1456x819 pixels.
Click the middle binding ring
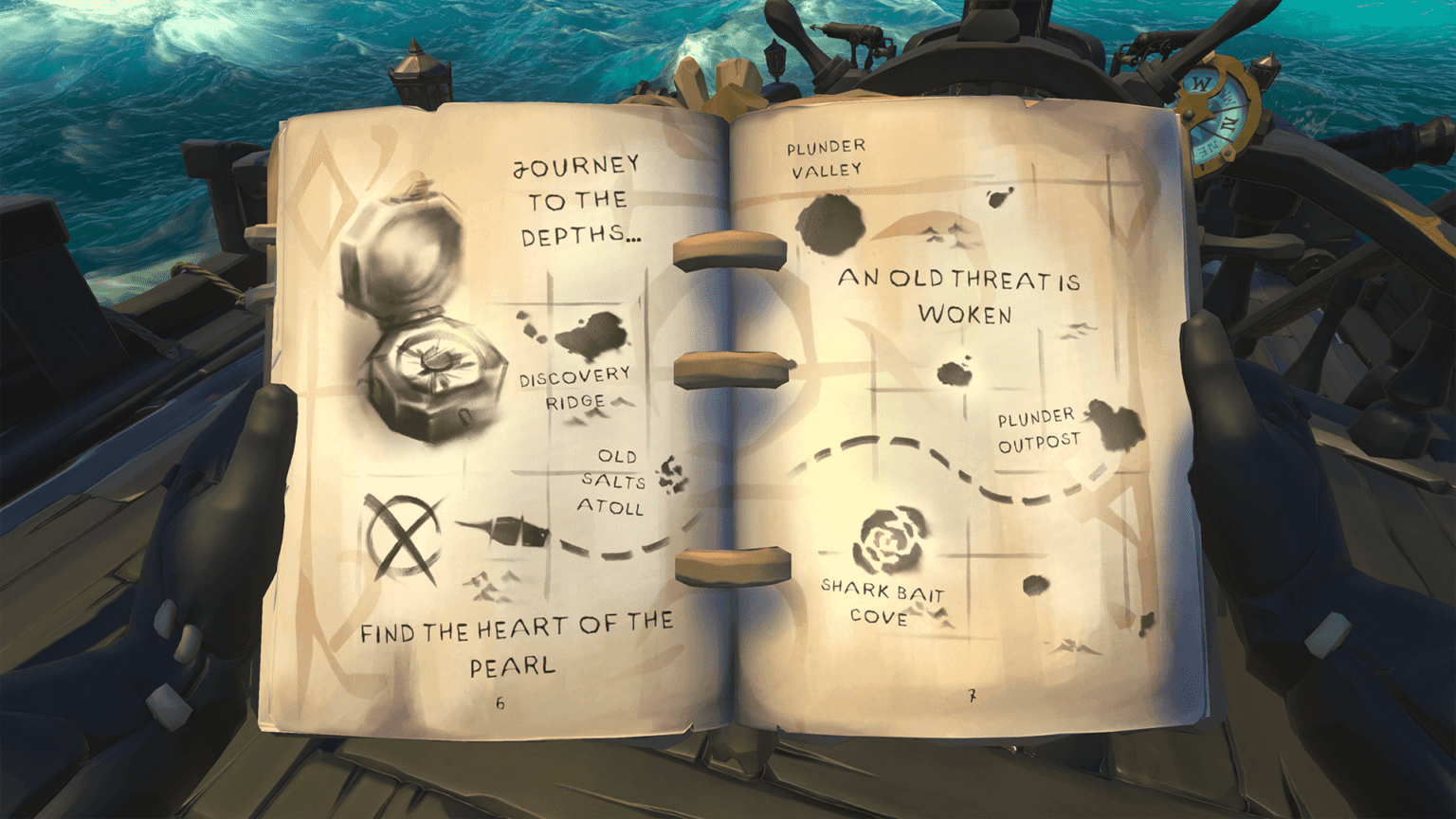730,369
